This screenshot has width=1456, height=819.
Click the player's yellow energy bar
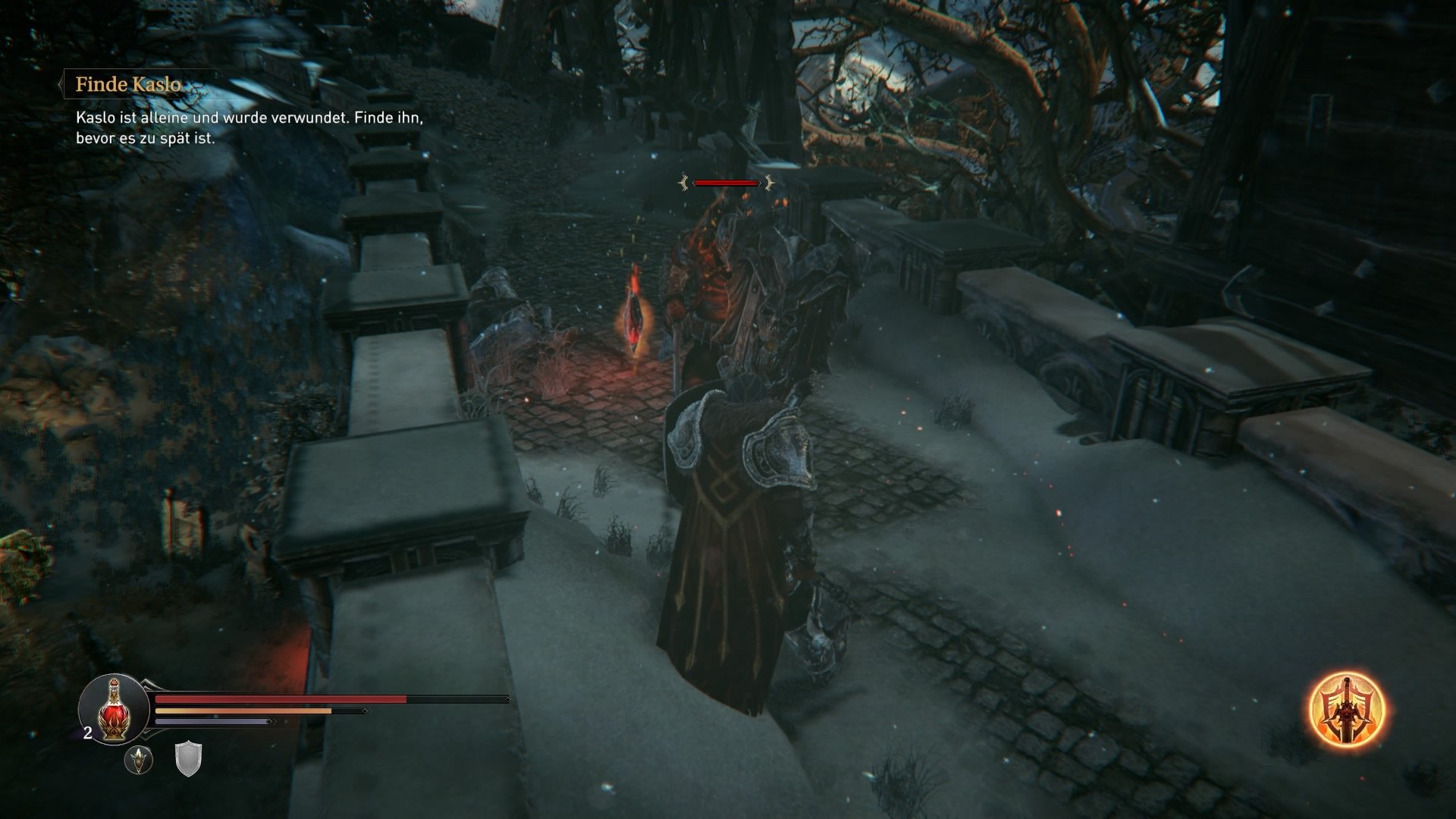pos(243,711)
